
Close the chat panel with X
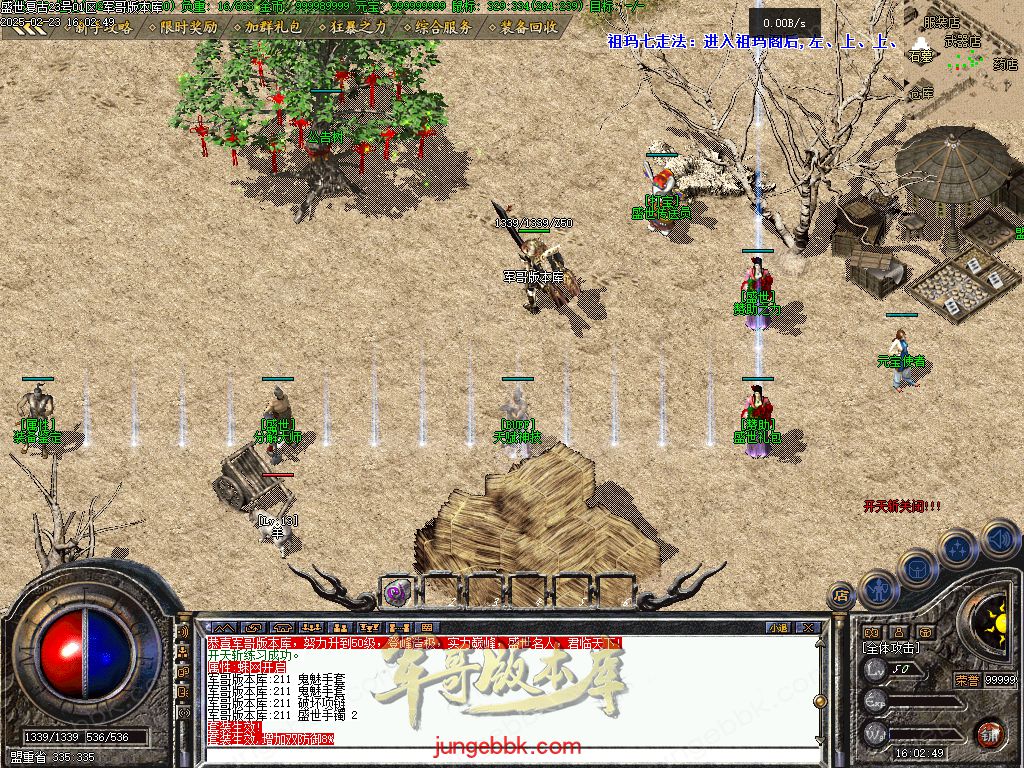pos(808,628)
